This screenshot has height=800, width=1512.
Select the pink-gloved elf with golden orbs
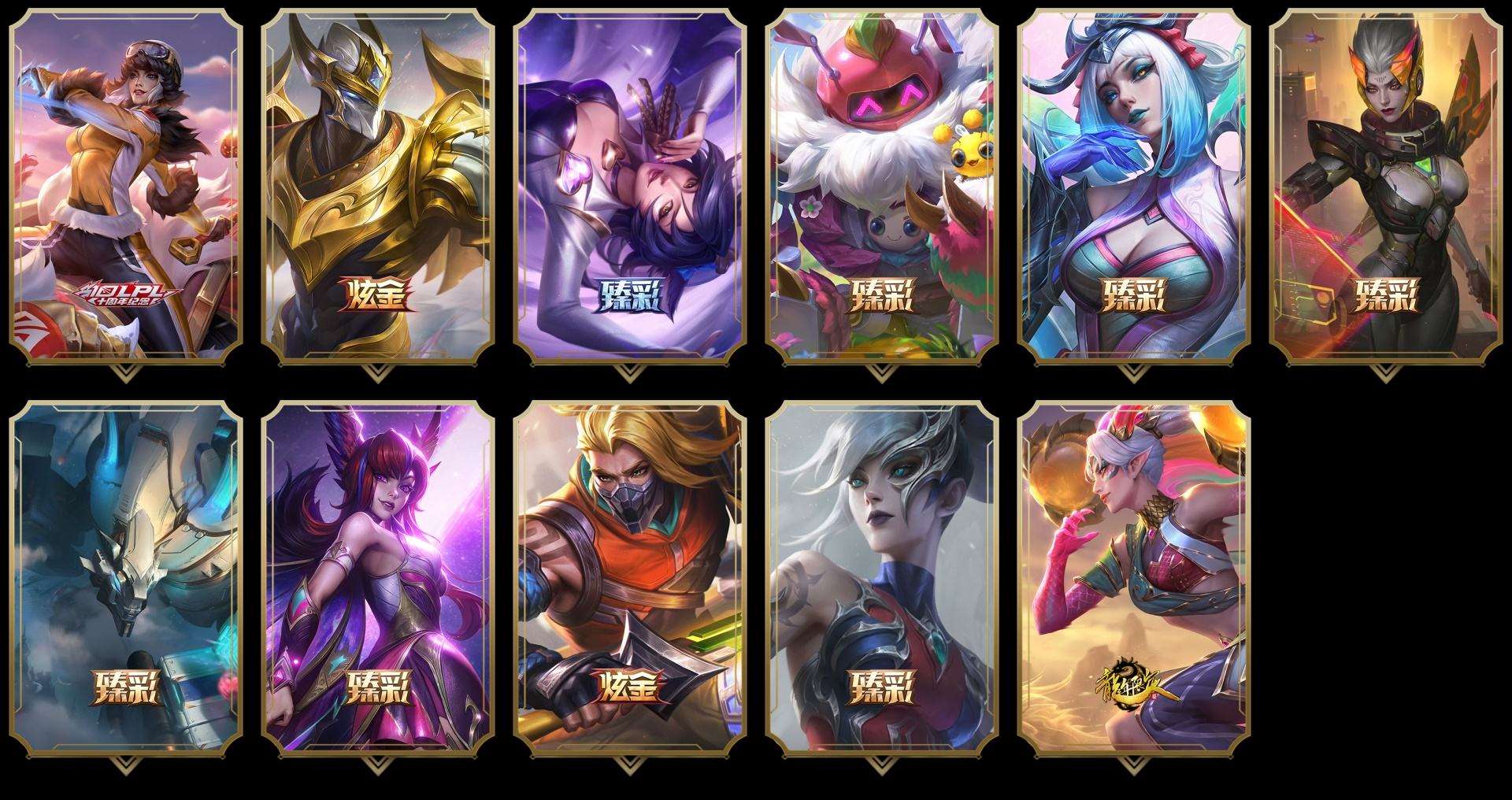[x=1134, y=579]
